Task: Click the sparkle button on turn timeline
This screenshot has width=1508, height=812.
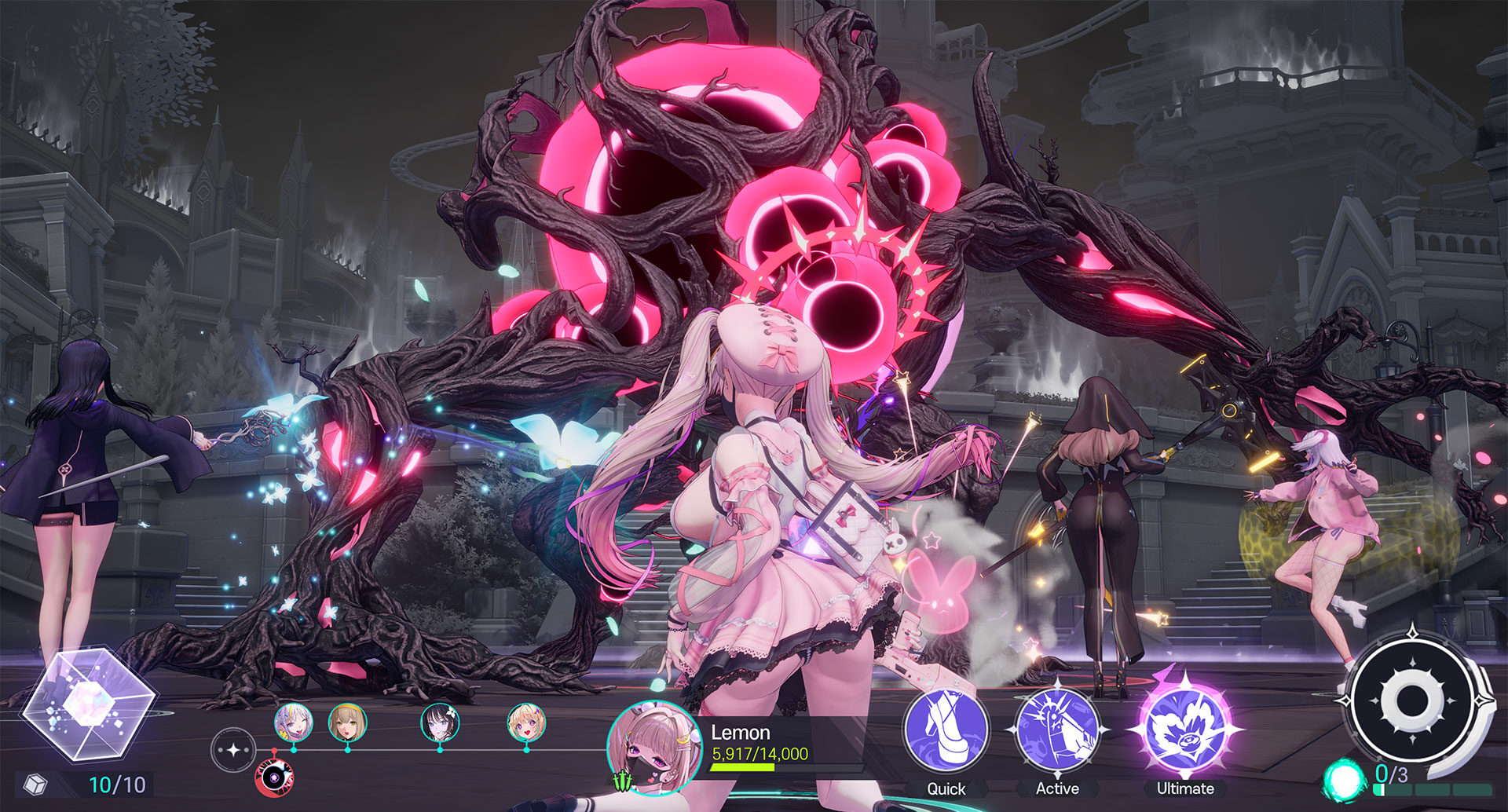Action: point(233,750)
